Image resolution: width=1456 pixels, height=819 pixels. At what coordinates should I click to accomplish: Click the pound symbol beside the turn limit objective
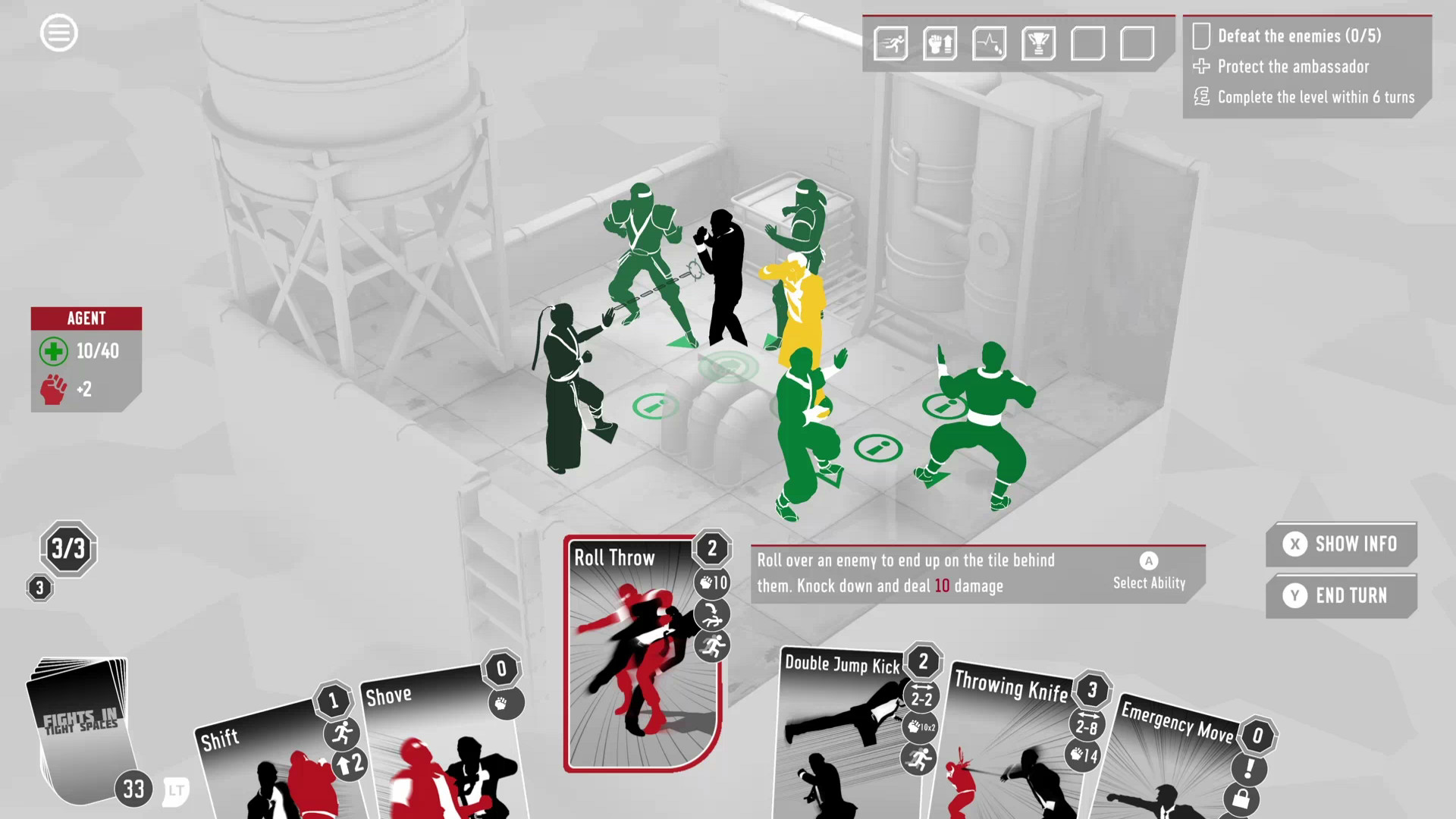coord(1200,97)
